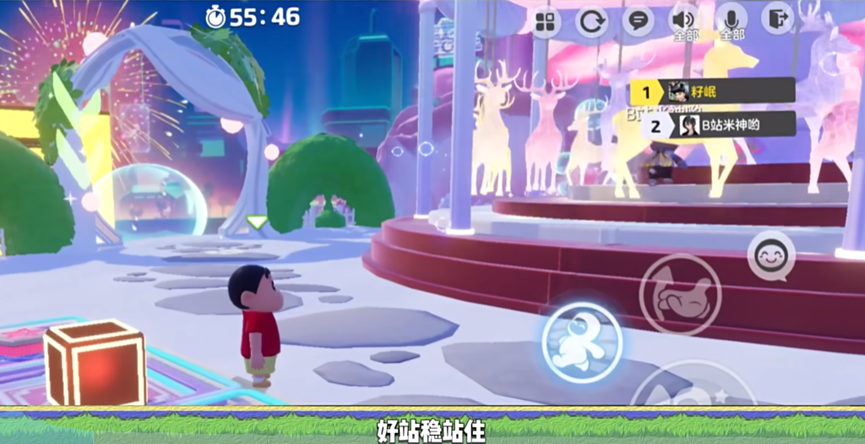Viewport: 865px width, 444px height.
Task: Open the four-square grid menu
Action: pos(546,22)
